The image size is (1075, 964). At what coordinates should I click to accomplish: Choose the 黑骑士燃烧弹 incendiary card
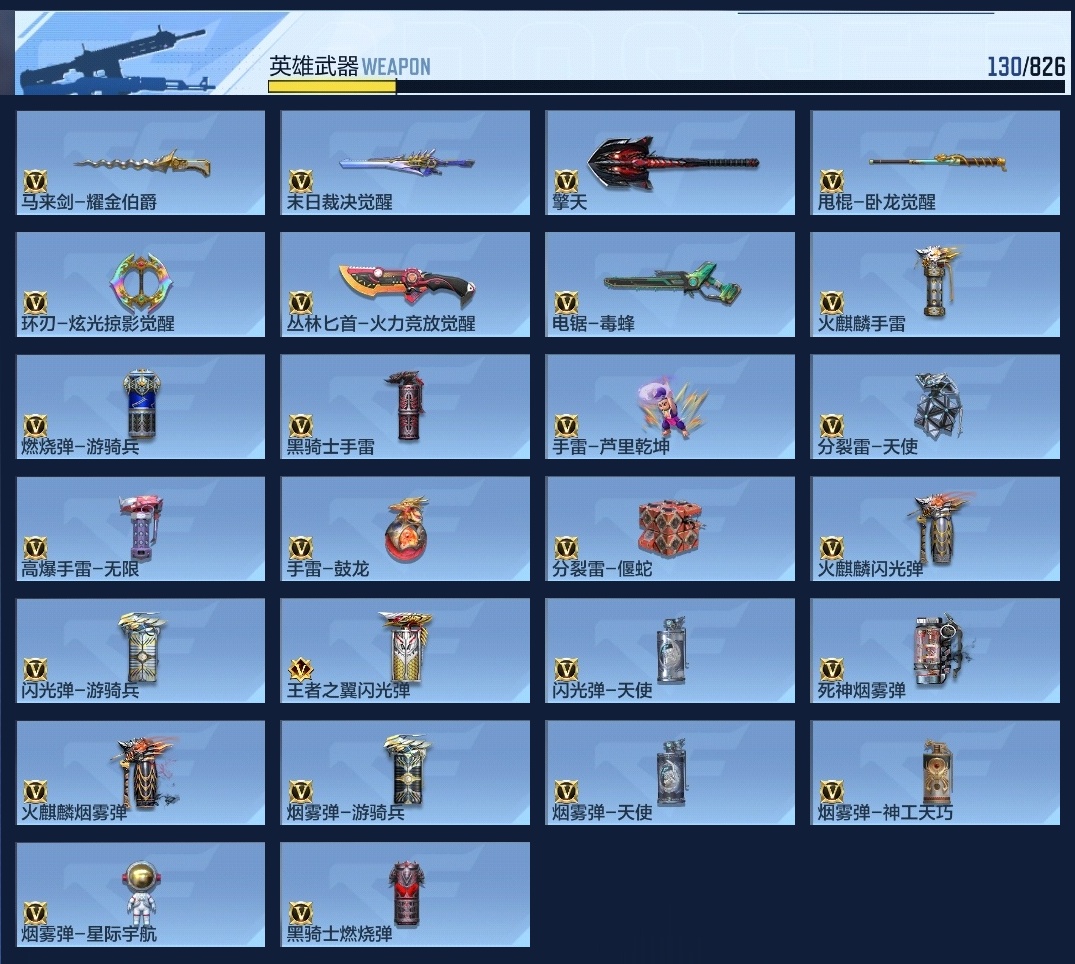(405, 894)
